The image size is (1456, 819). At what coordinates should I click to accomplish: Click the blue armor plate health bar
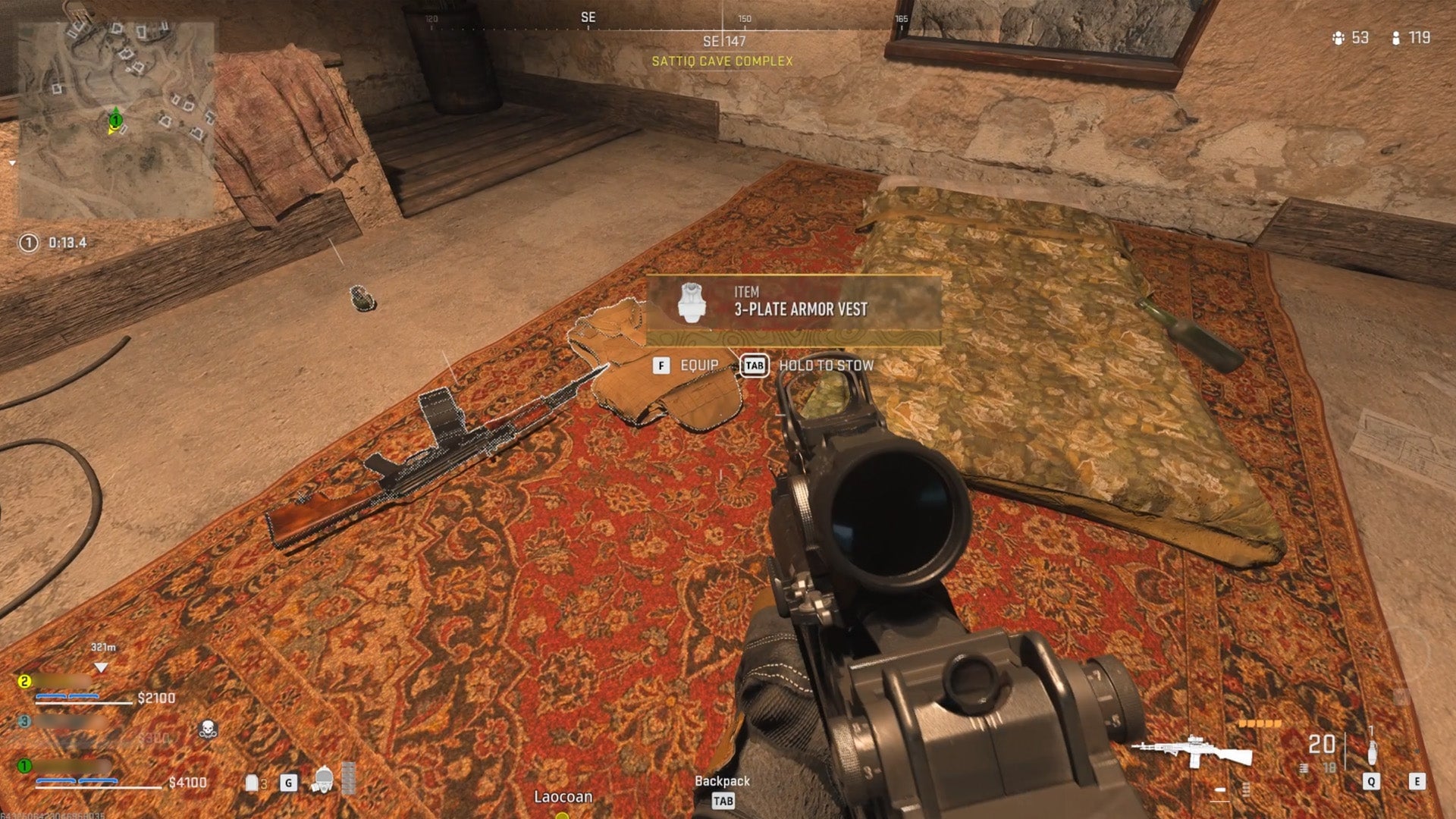click(x=77, y=780)
